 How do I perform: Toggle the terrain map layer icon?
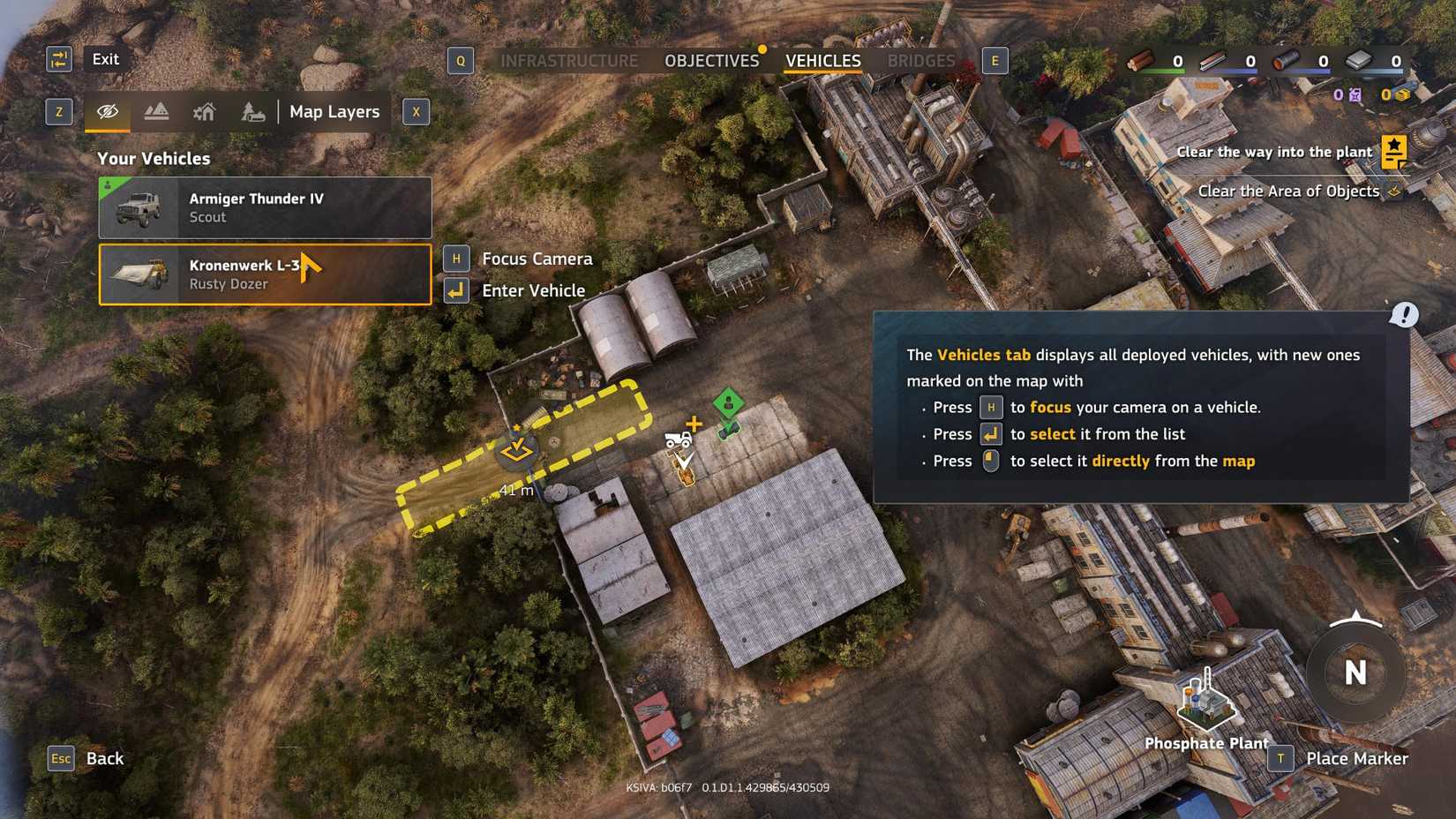coord(156,111)
